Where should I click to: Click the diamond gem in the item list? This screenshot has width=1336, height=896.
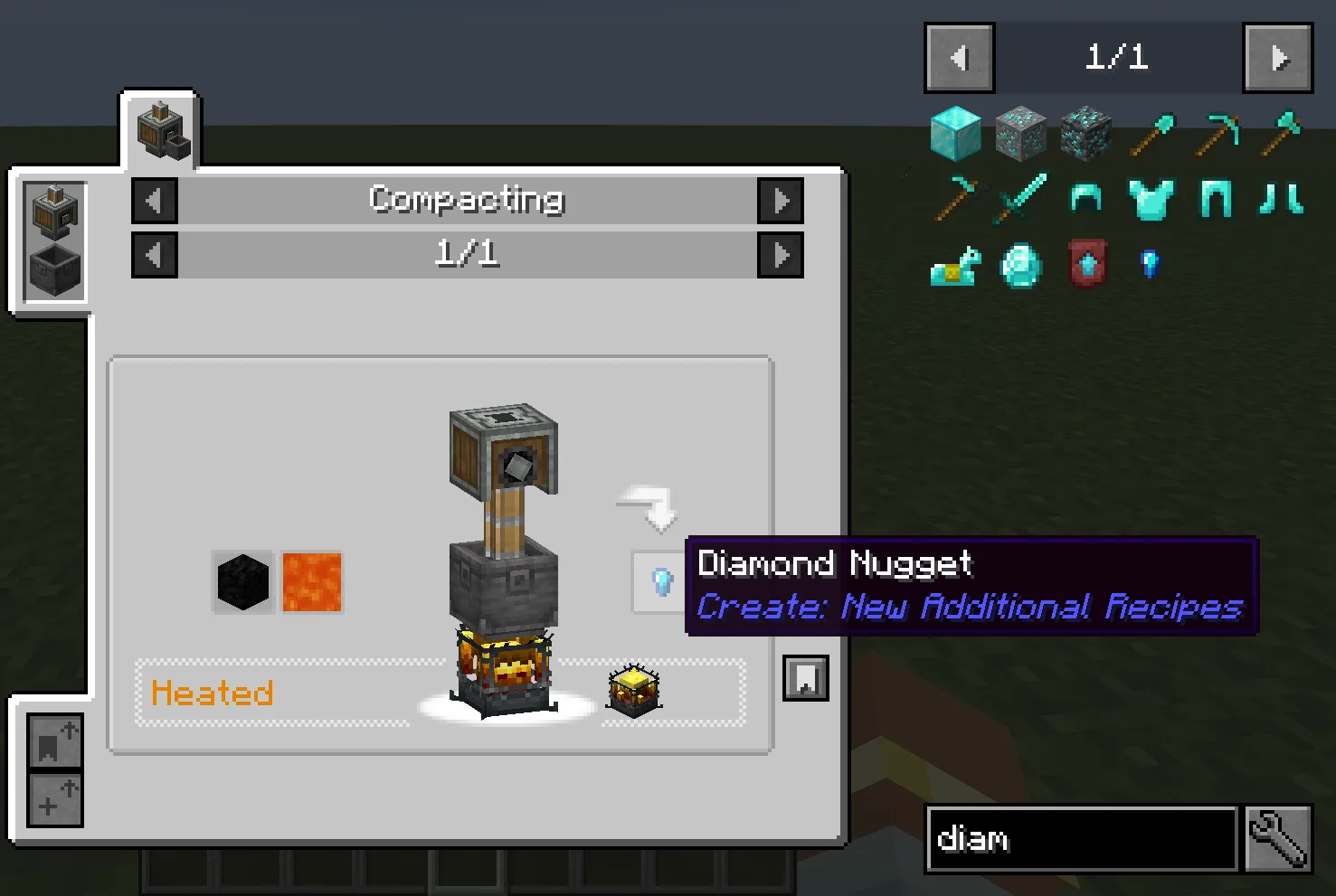1021,265
